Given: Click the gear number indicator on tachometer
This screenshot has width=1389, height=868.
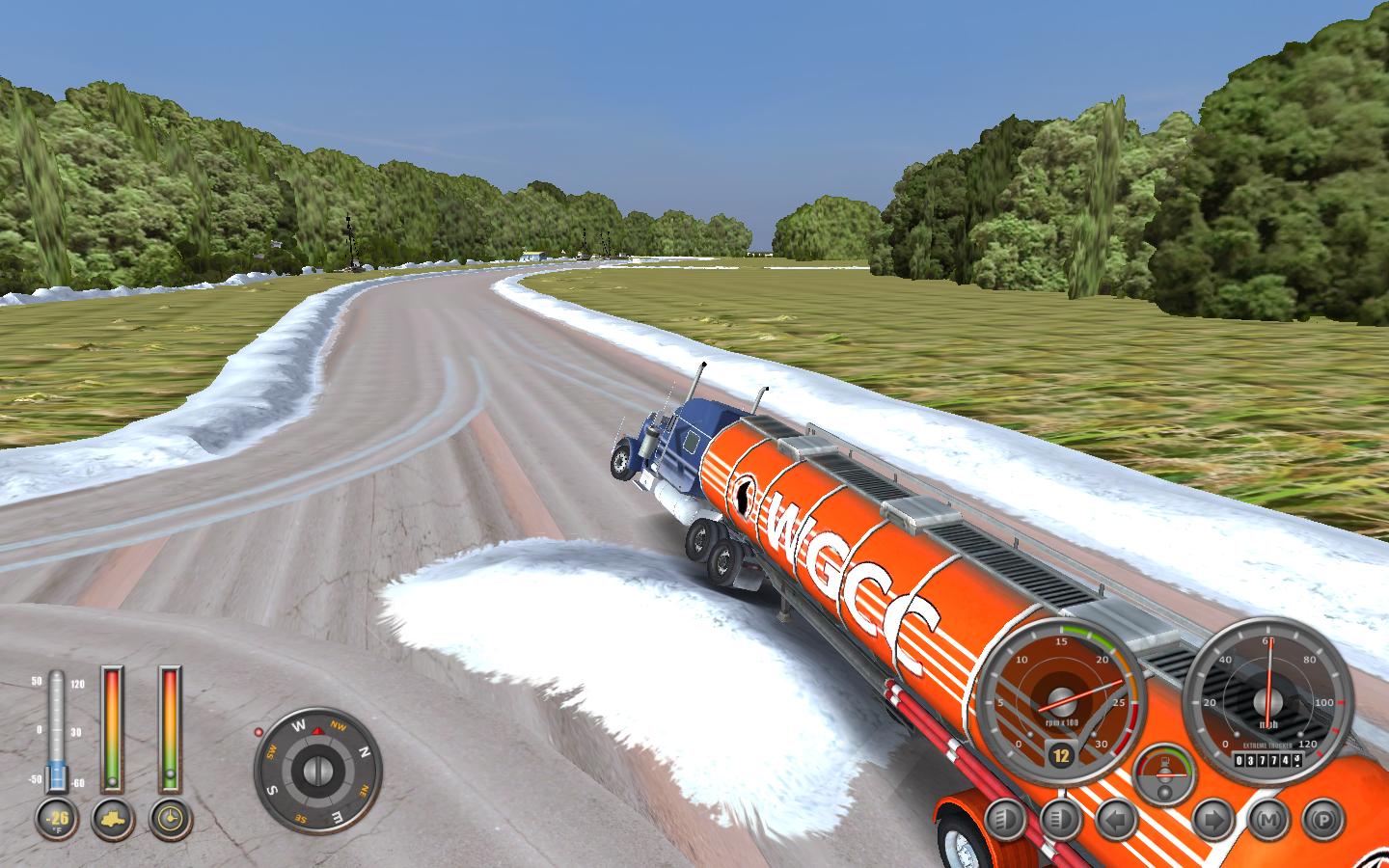Looking at the screenshot, I should (1060, 755).
